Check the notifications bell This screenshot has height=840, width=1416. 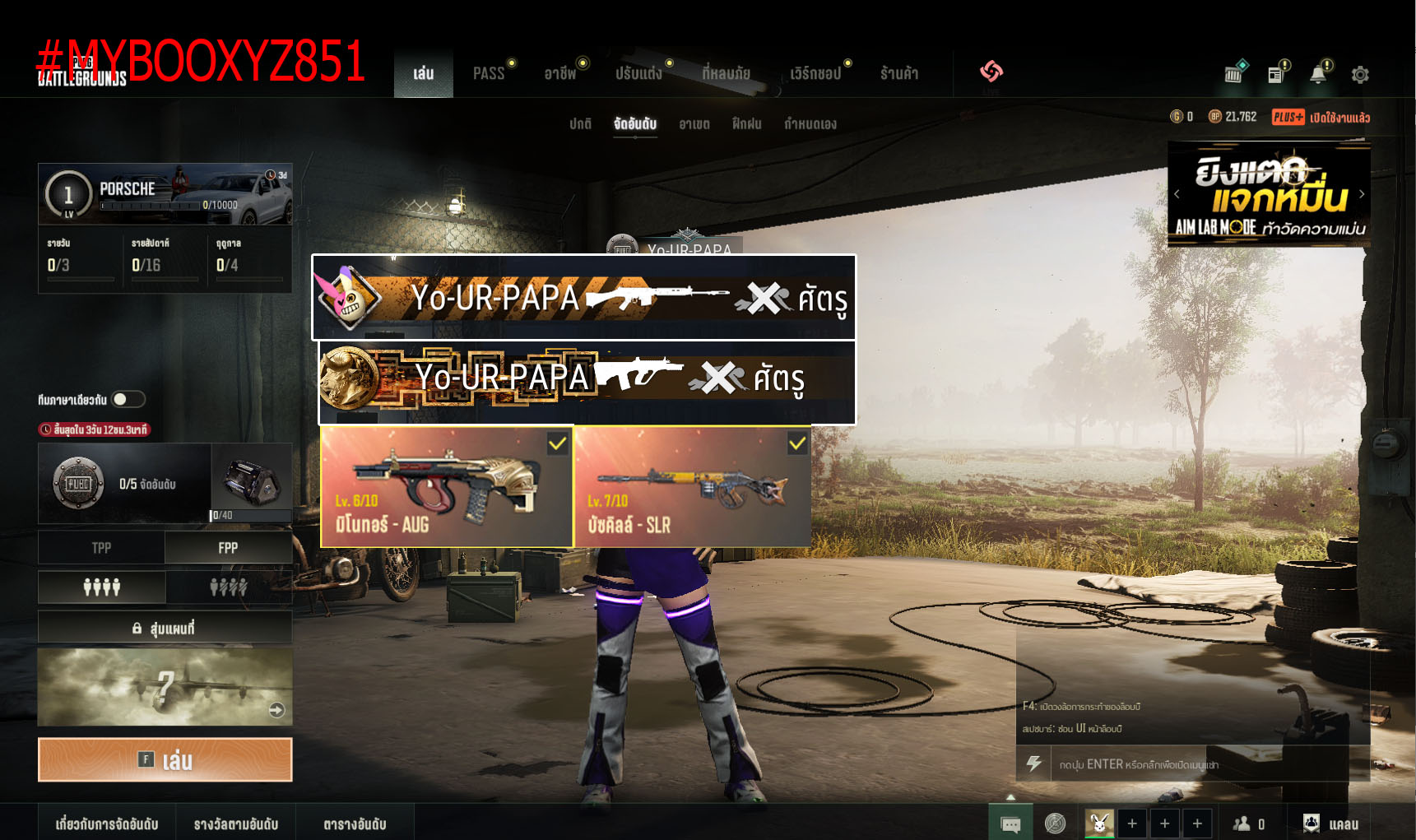pyautogui.click(x=1317, y=74)
